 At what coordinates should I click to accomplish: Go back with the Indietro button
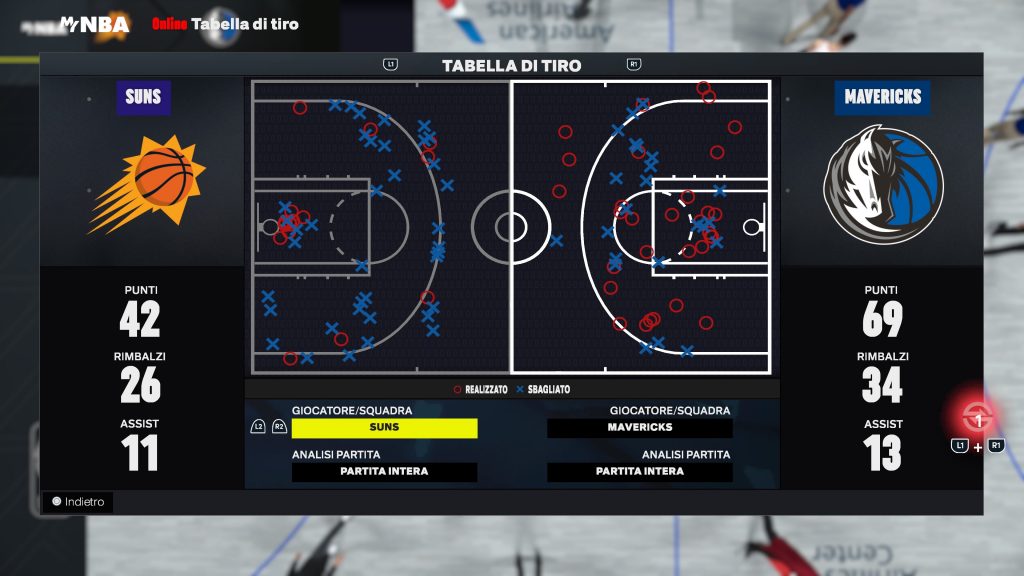tap(78, 502)
